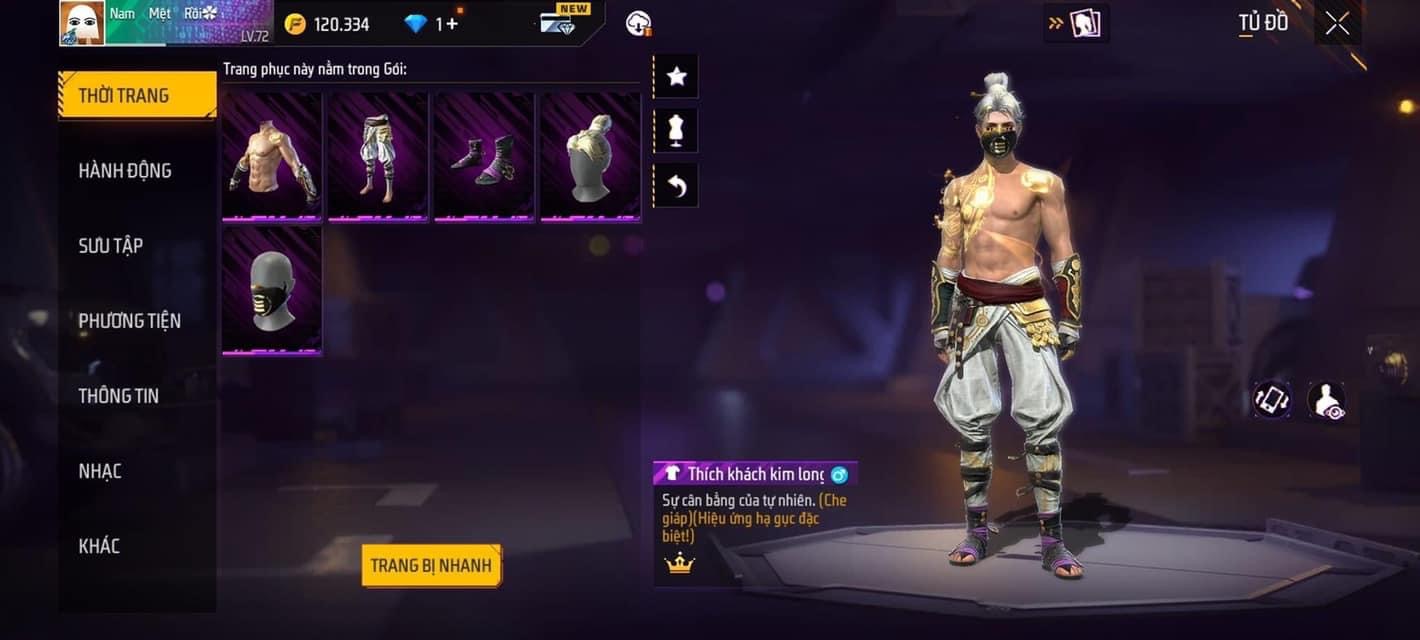The image size is (1420, 640).
Task: Open the PHƯƠNG TIỆN category
Action: click(x=130, y=321)
